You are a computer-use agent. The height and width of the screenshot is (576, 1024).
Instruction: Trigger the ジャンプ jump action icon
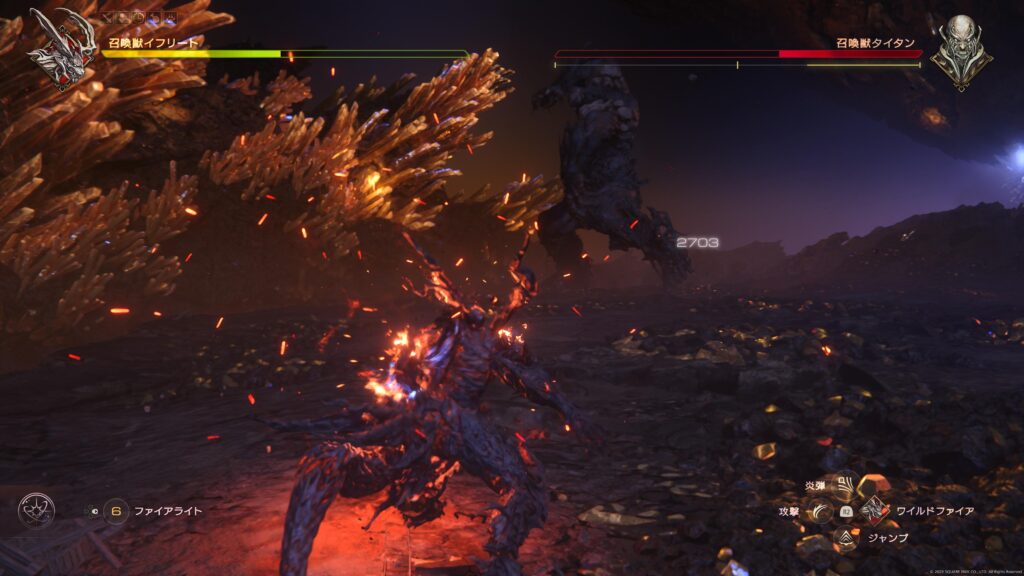(845, 538)
